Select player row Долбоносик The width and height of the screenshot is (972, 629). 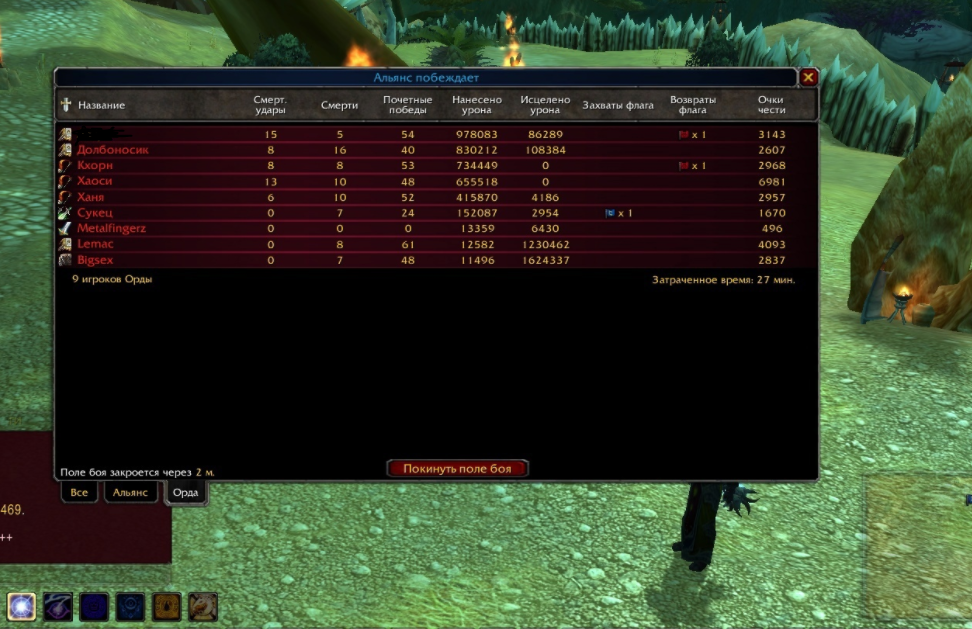coord(113,150)
